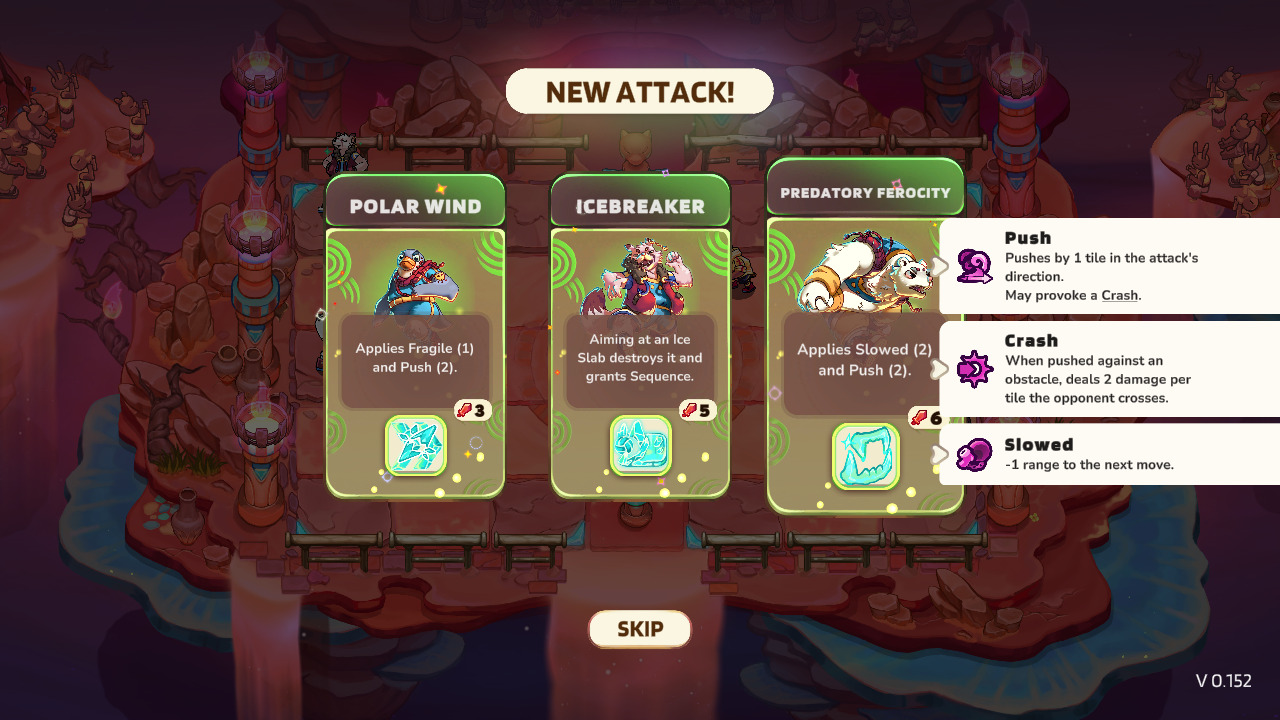Click the Predatory Ferocity ice jaws icon

pyautogui.click(x=866, y=457)
